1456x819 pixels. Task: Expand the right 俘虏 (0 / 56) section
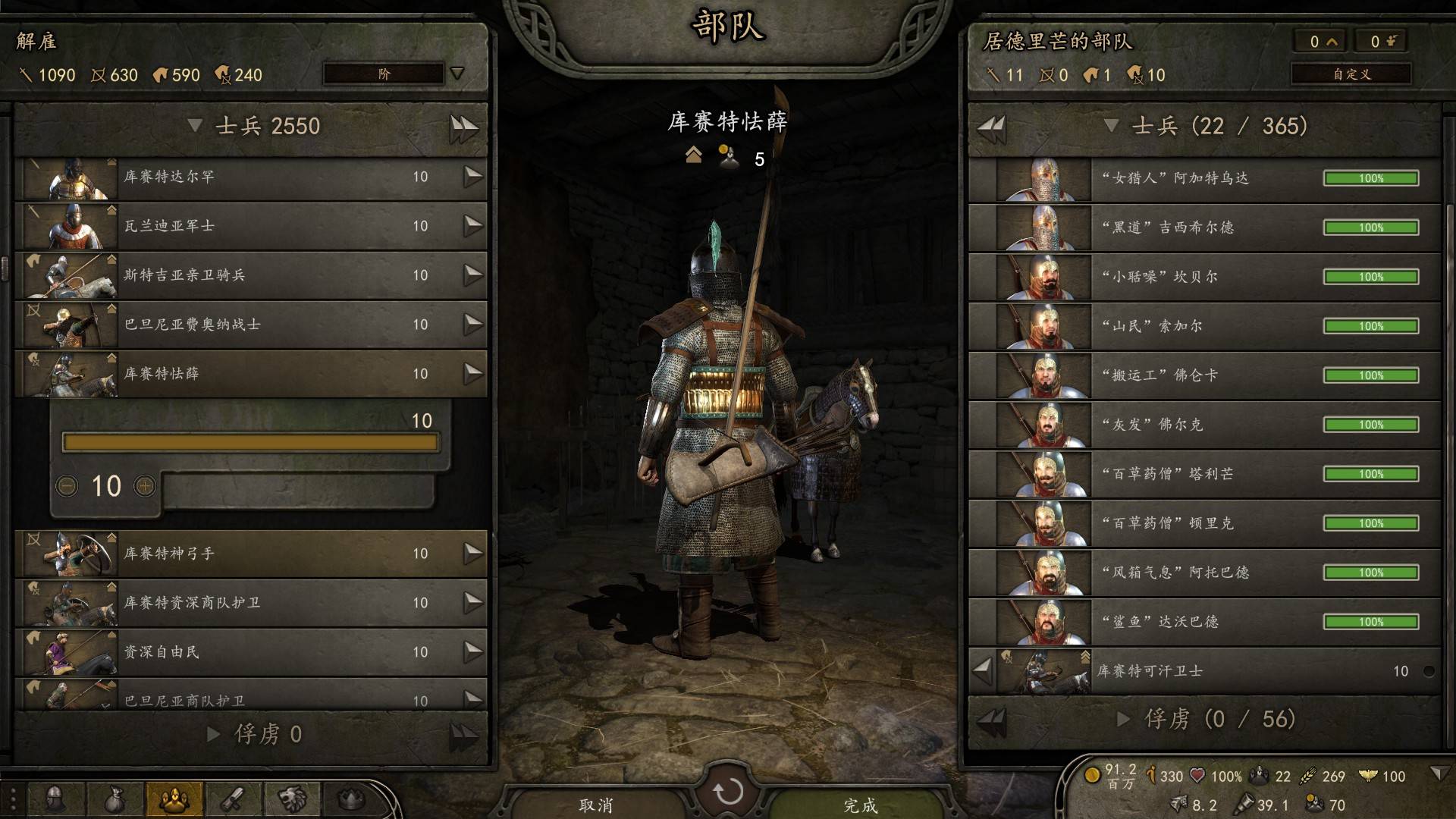[x=1124, y=719]
